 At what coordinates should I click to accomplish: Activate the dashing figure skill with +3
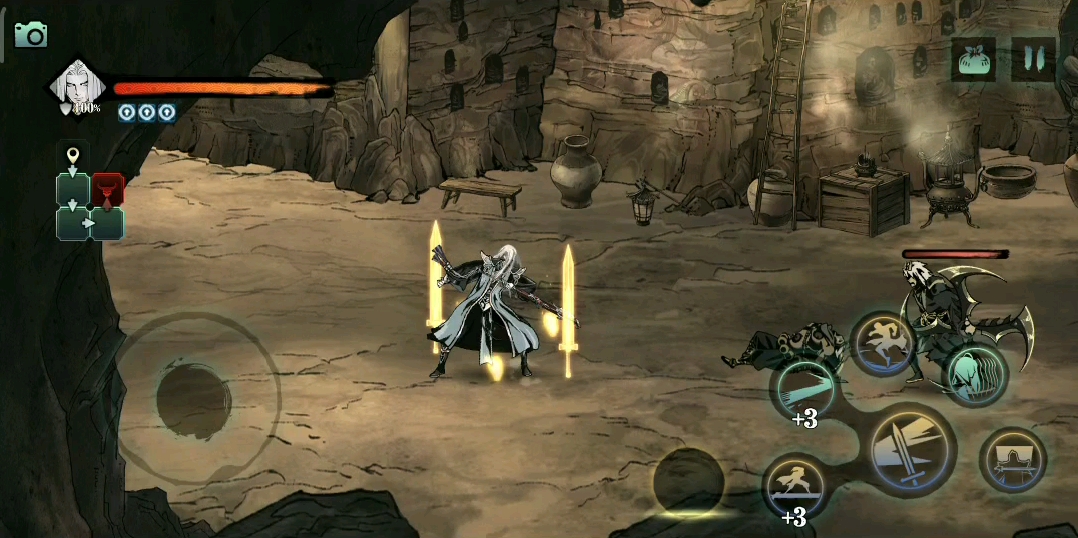[x=795, y=485]
